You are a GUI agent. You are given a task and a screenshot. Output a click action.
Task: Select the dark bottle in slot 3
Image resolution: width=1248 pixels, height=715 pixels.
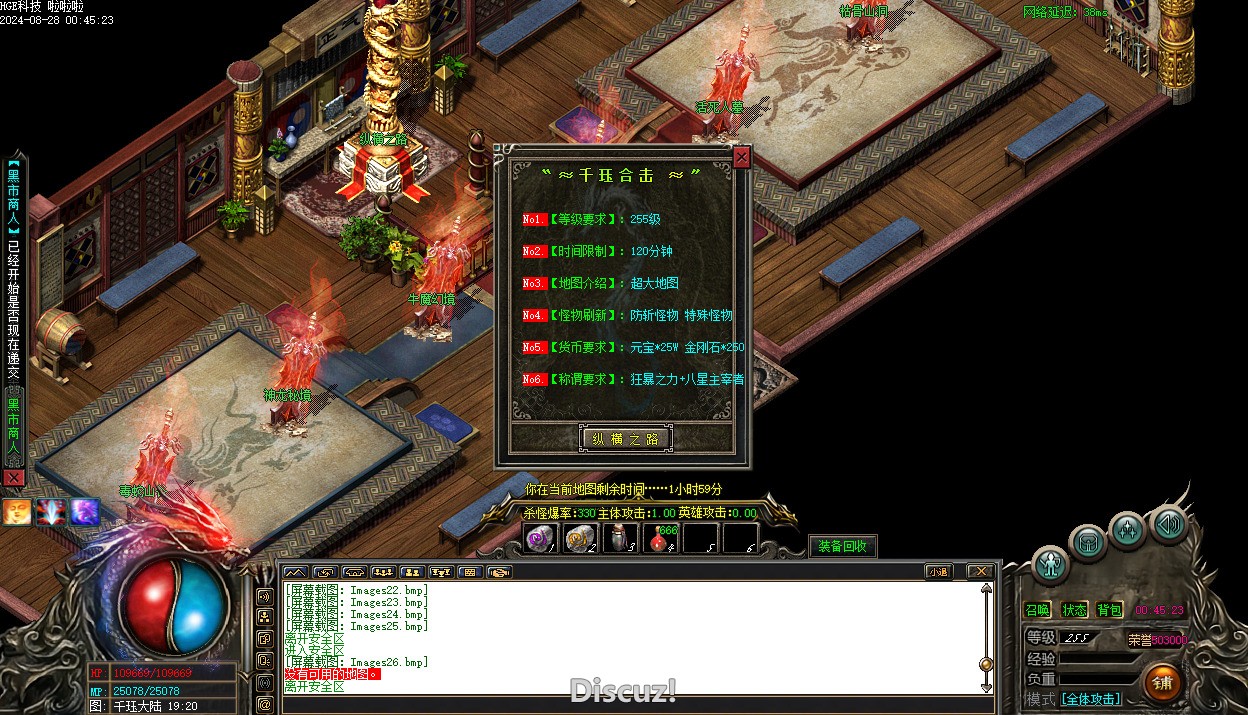click(x=621, y=539)
